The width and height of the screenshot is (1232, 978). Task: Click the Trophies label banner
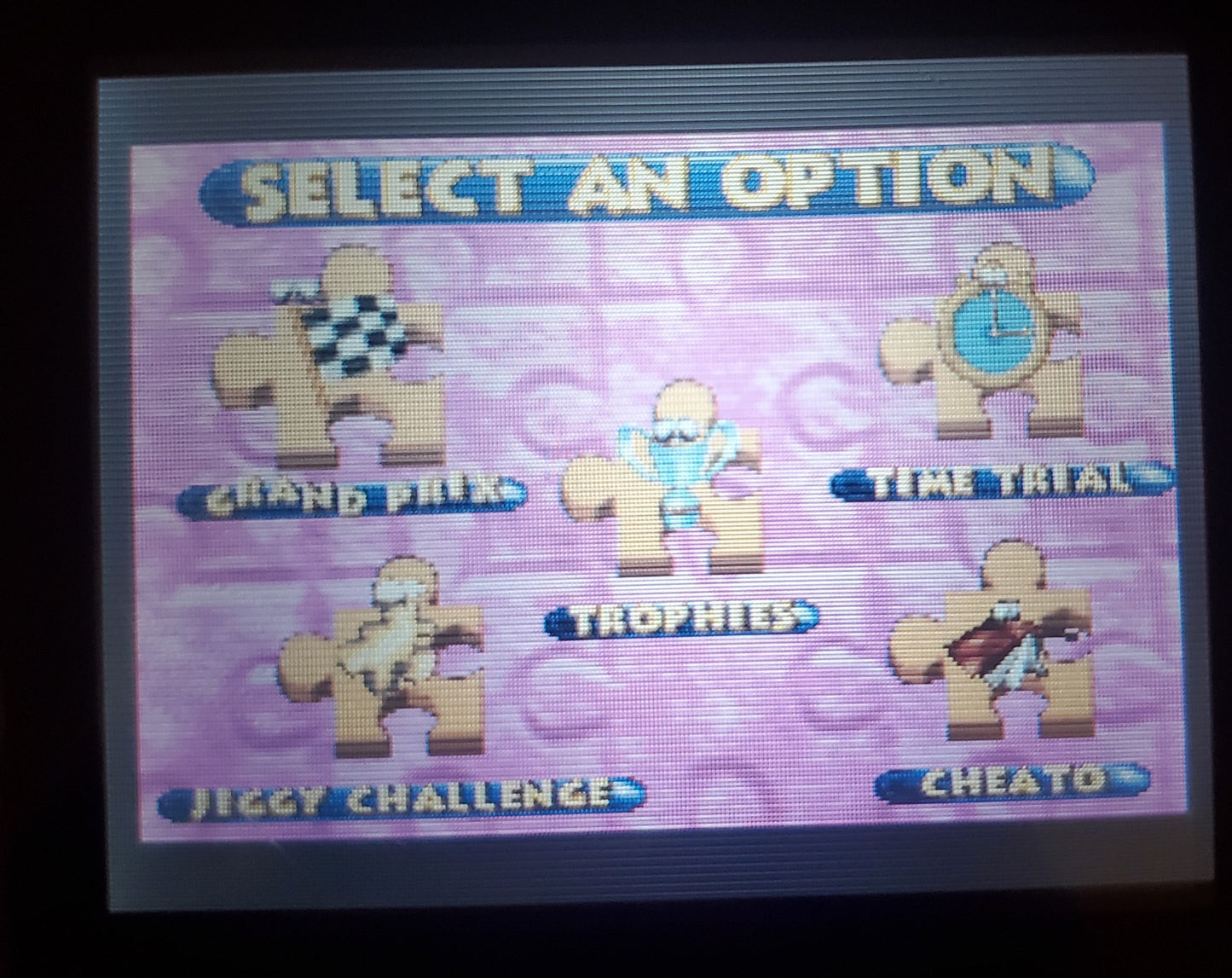pos(682,618)
